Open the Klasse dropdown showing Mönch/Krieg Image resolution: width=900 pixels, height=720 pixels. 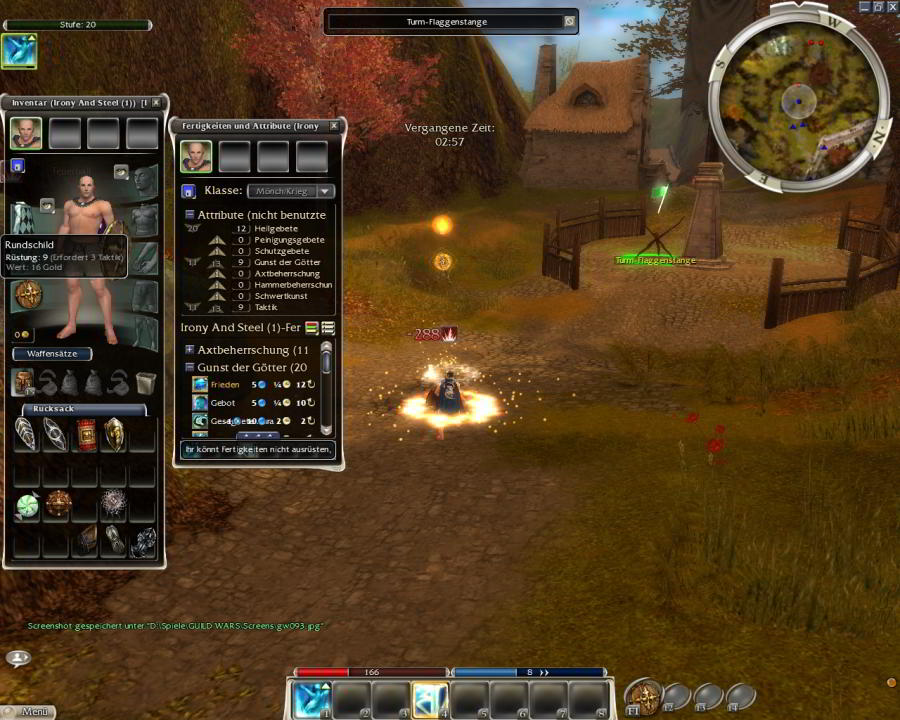tap(291, 191)
